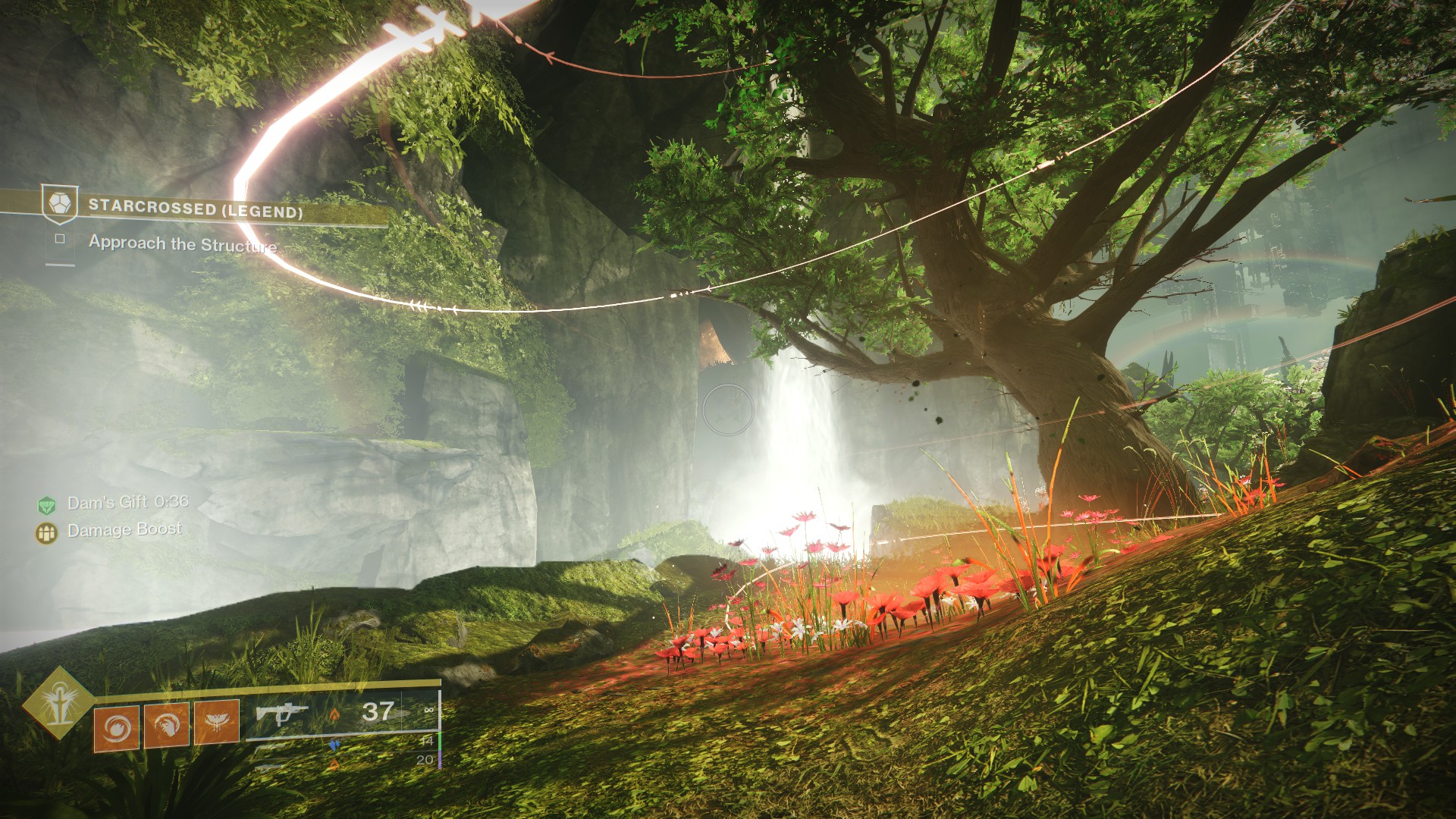Select the equipped primary rifle icon
This screenshot has height=819, width=1456.
click(x=281, y=714)
